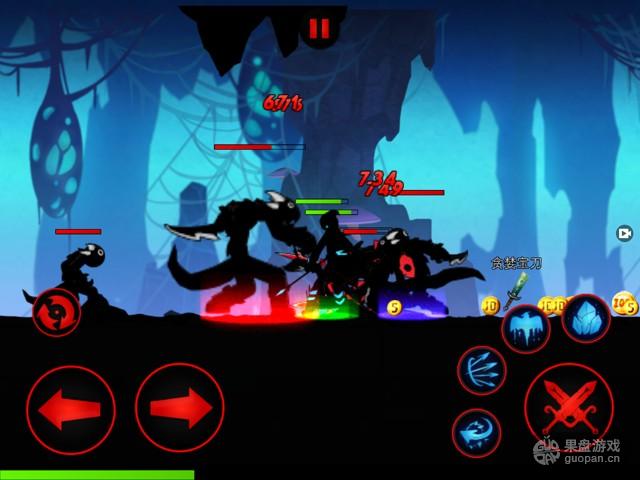
Task: Activate the blue winged eagle skill
Action: coord(525,330)
